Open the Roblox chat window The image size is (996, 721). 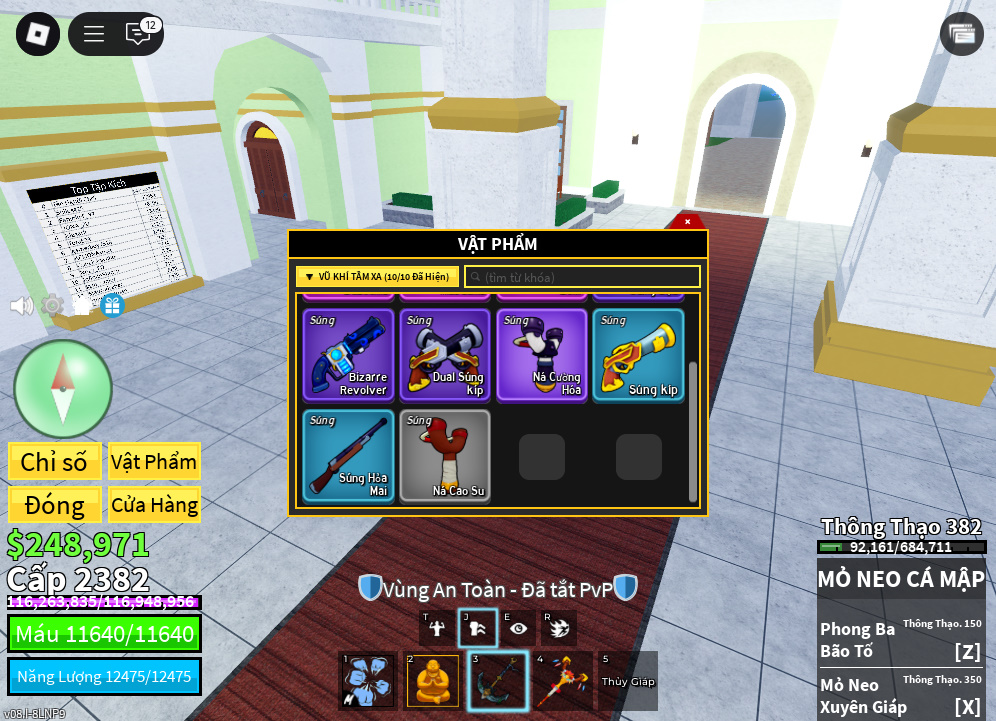138,34
